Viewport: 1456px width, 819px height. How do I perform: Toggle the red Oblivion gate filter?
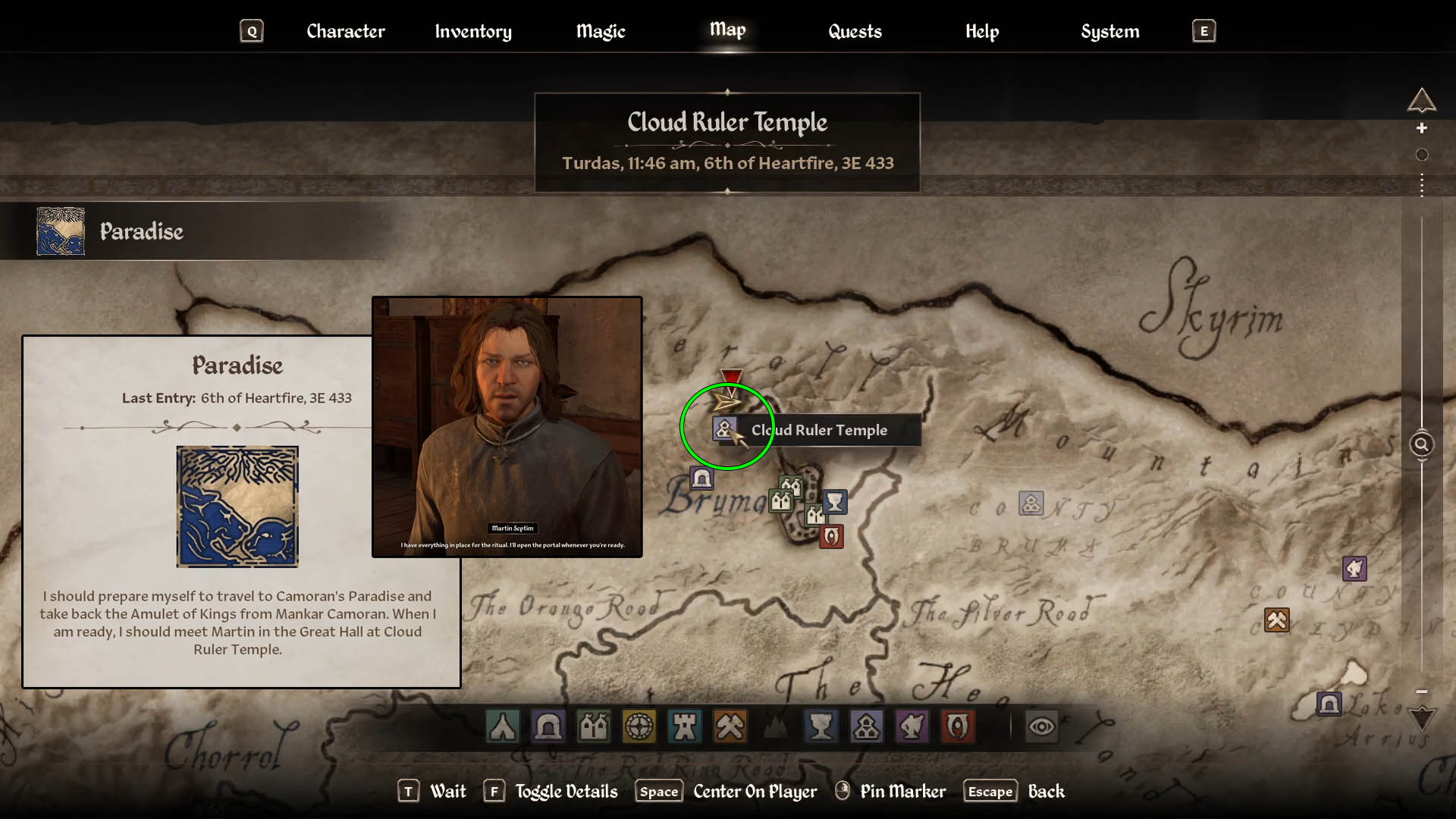pyautogui.click(x=957, y=726)
